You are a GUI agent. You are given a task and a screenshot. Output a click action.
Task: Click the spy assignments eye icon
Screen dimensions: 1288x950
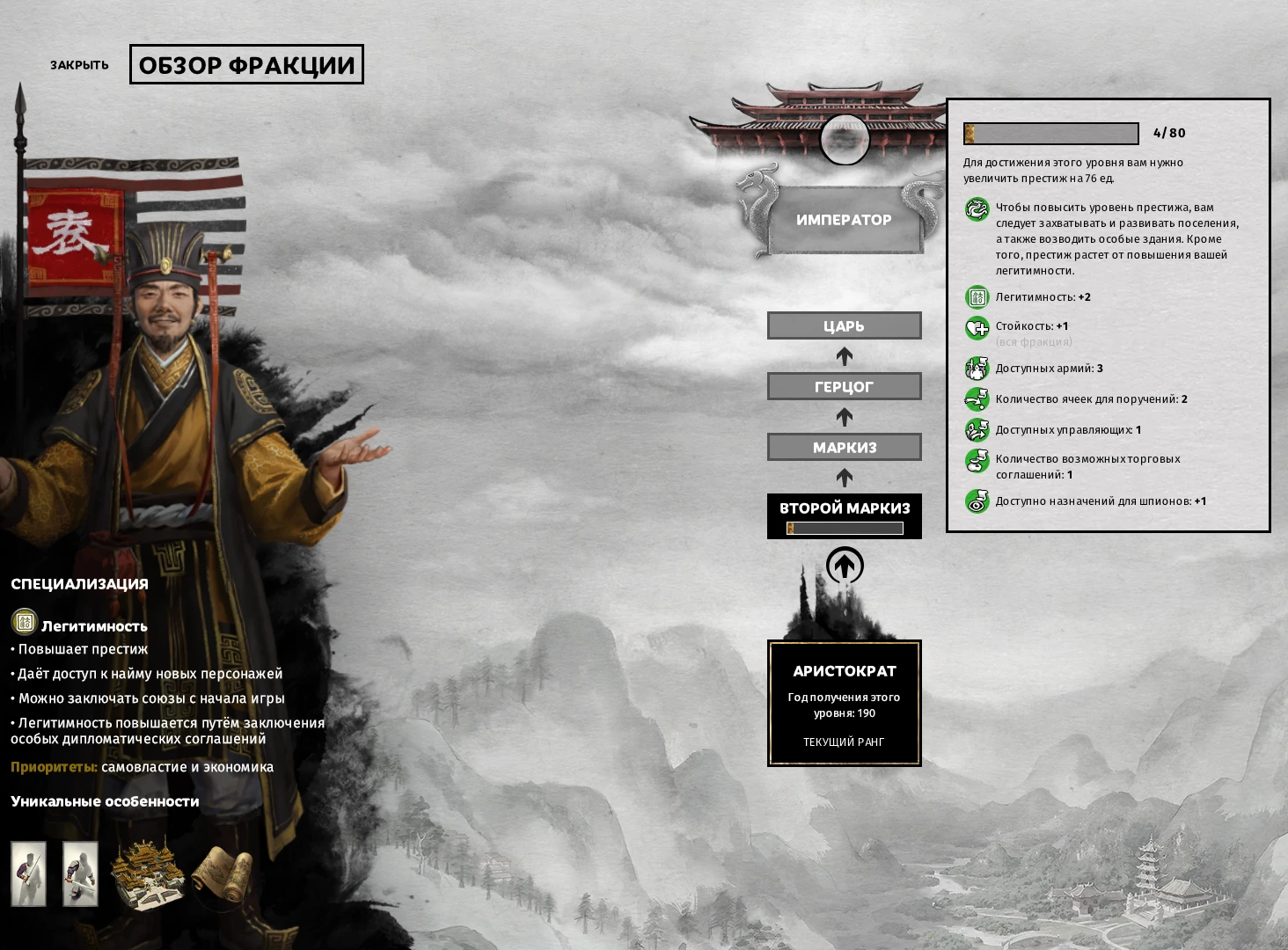tap(977, 501)
